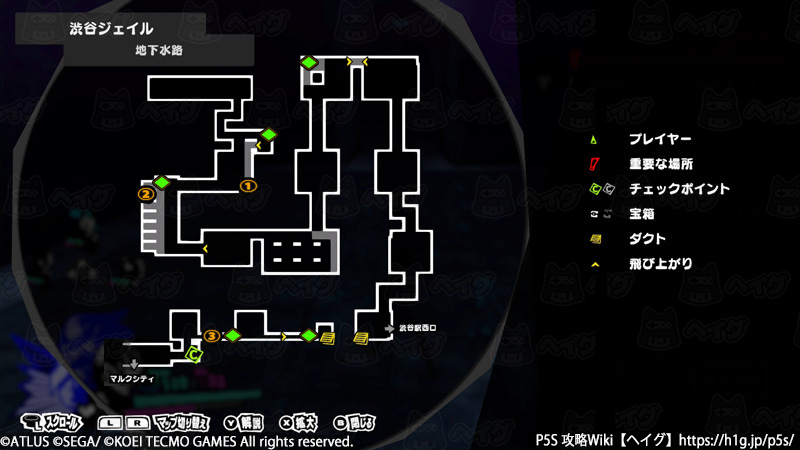Screen dimensions: 800x450
Task: Click the checkpoint marker on the map
Action: 195,352
